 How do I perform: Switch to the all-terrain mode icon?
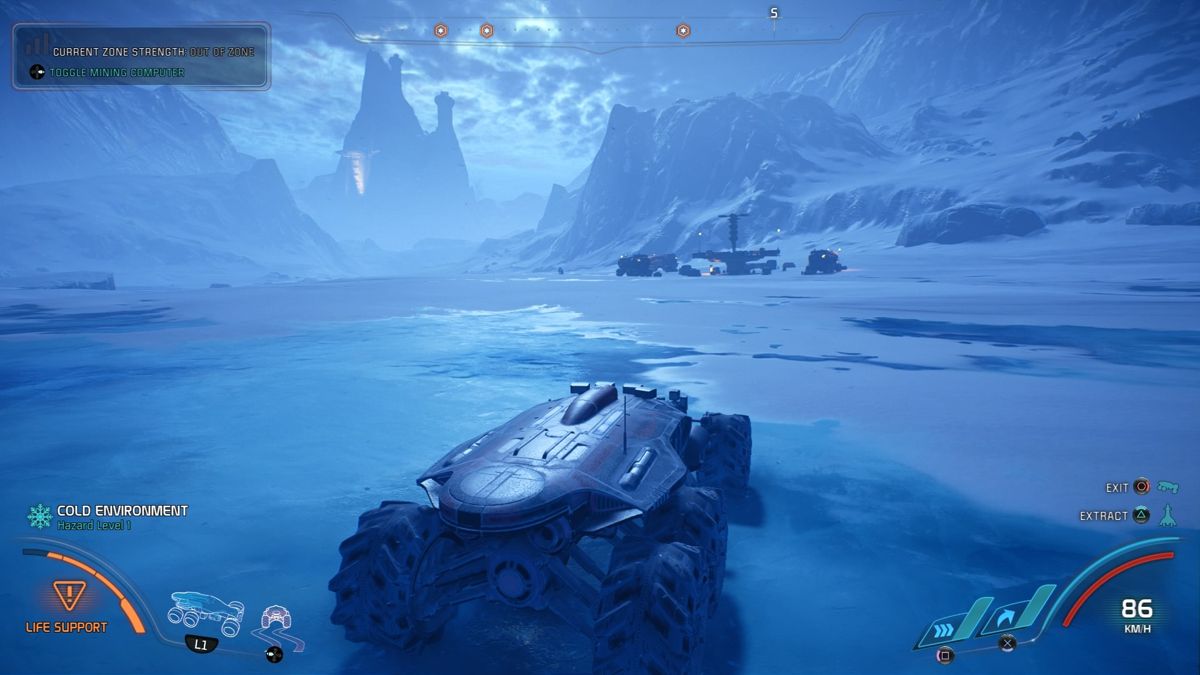tap(275, 622)
